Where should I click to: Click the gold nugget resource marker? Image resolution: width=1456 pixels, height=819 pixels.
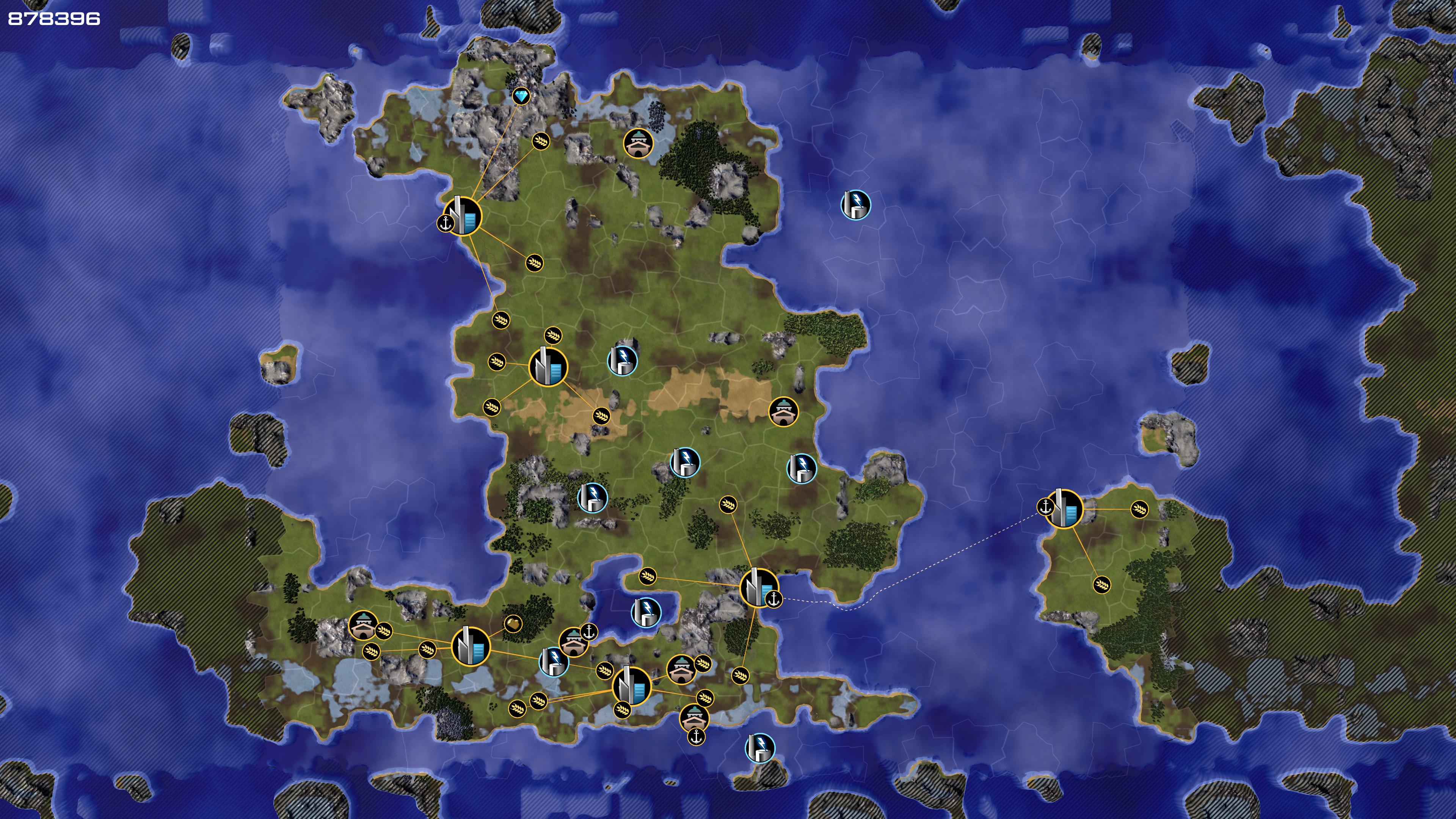coord(513,623)
